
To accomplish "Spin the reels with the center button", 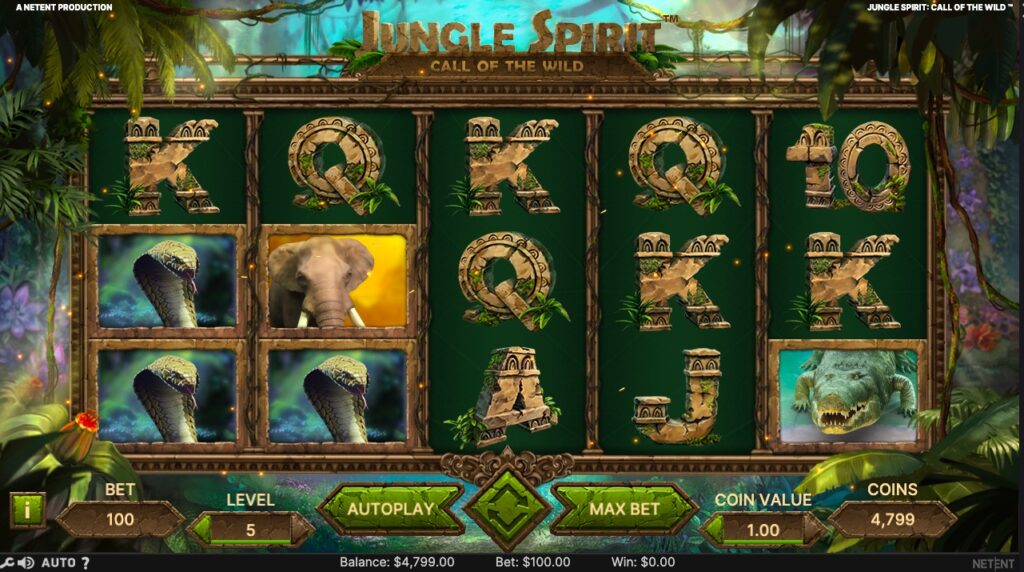I will coord(505,508).
